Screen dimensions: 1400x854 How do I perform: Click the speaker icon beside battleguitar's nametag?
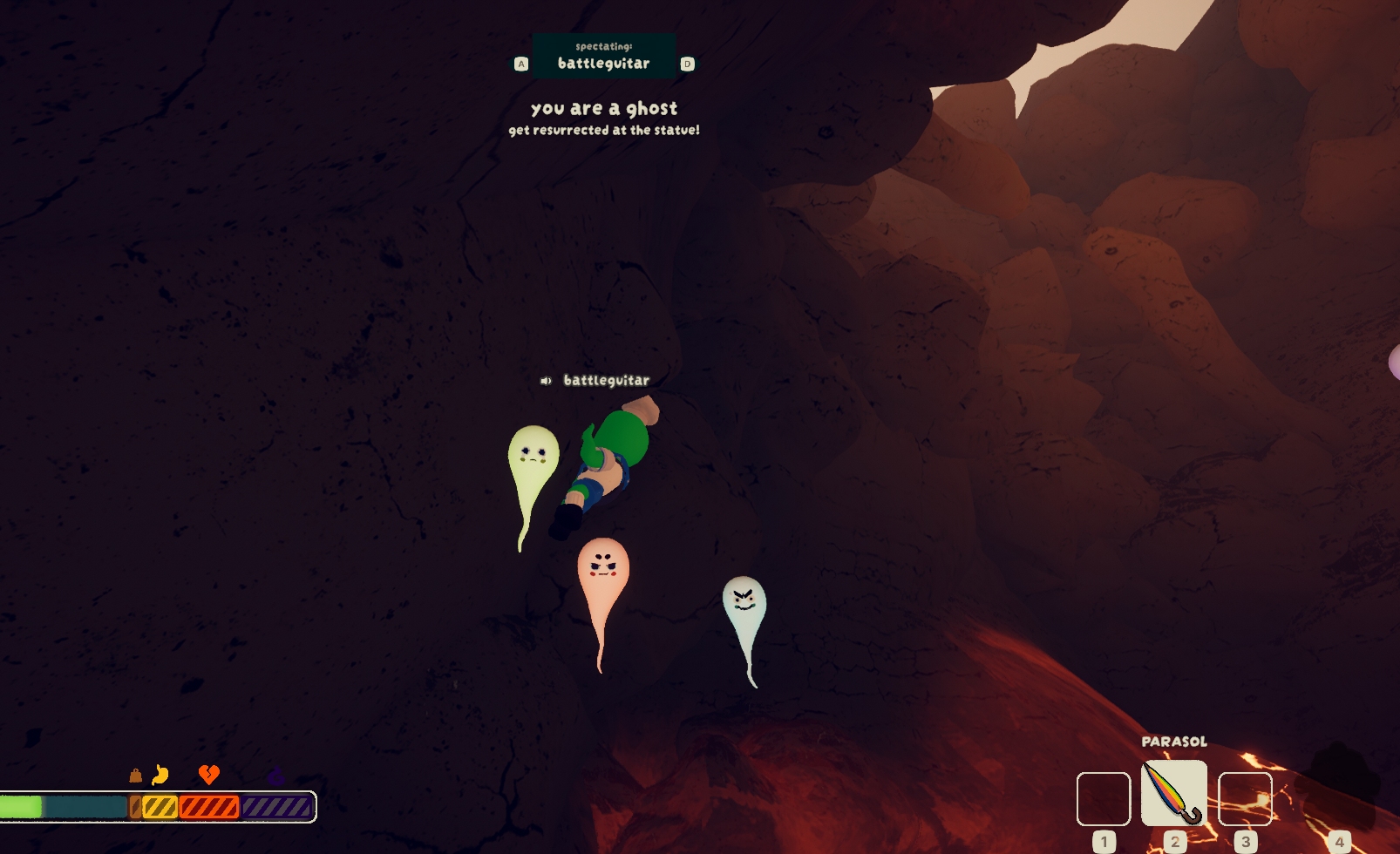tap(546, 381)
